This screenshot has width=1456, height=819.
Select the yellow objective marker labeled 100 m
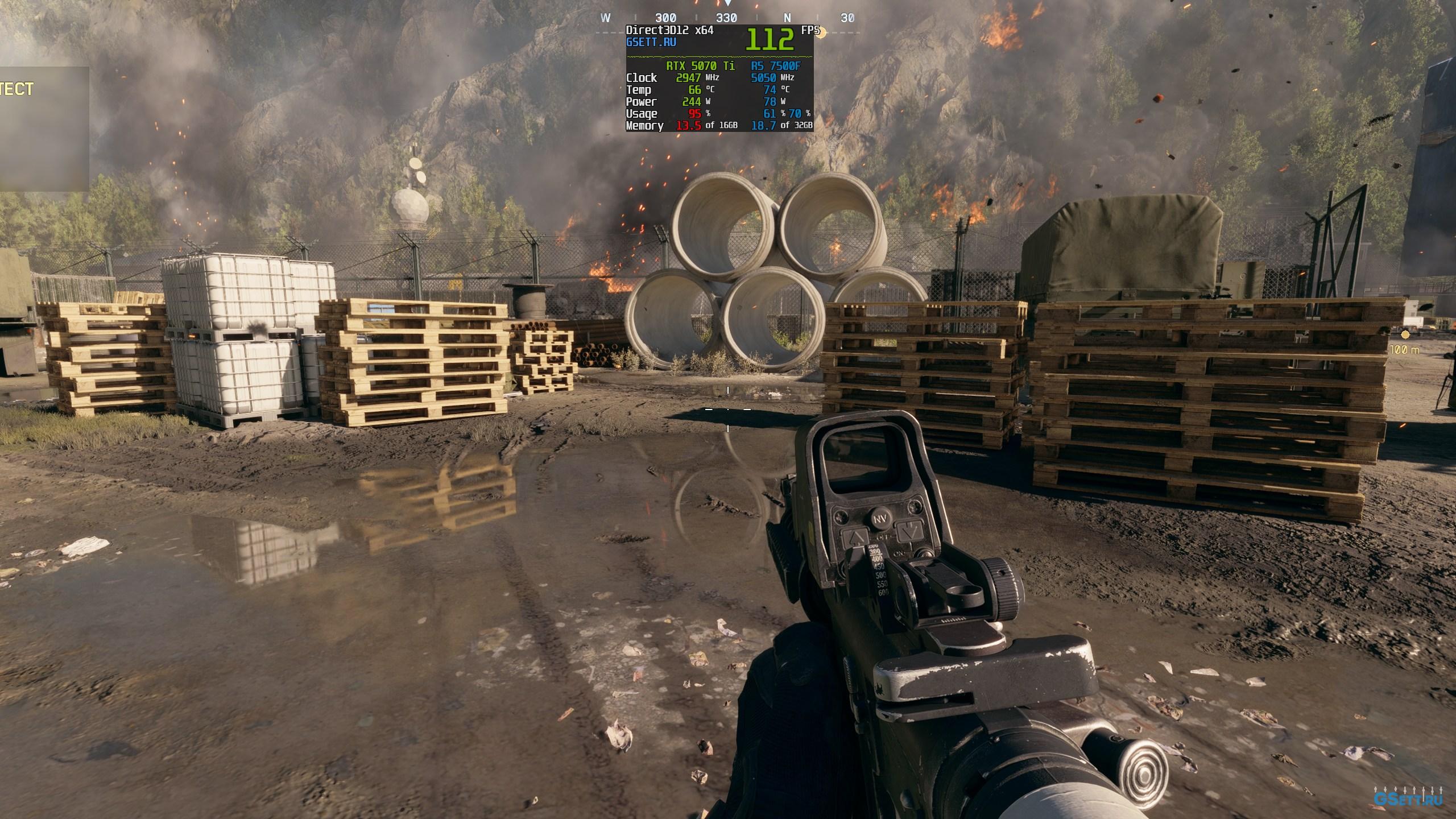(x=1405, y=335)
